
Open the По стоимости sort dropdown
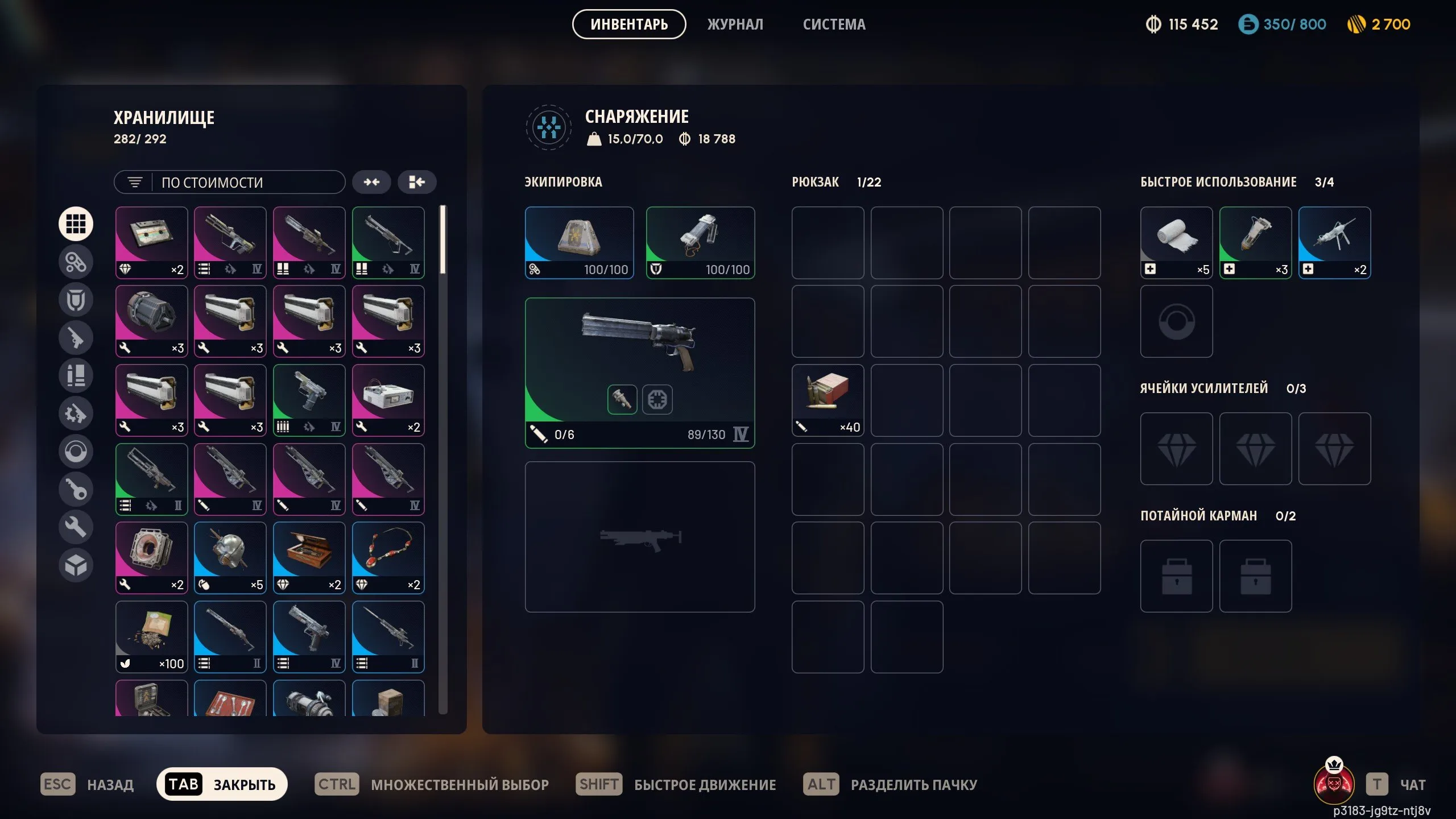tap(230, 183)
